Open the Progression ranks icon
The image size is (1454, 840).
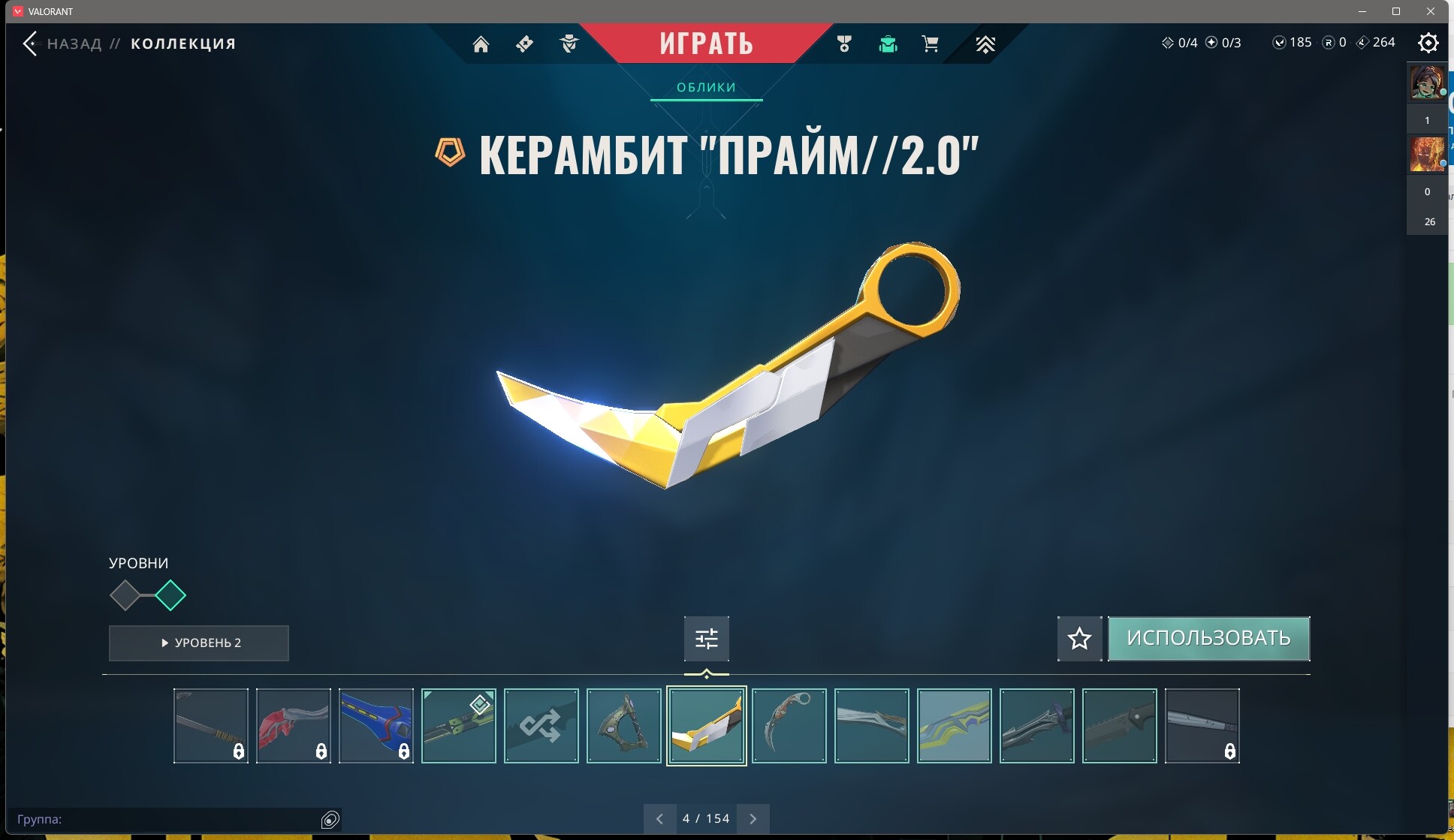pos(985,44)
